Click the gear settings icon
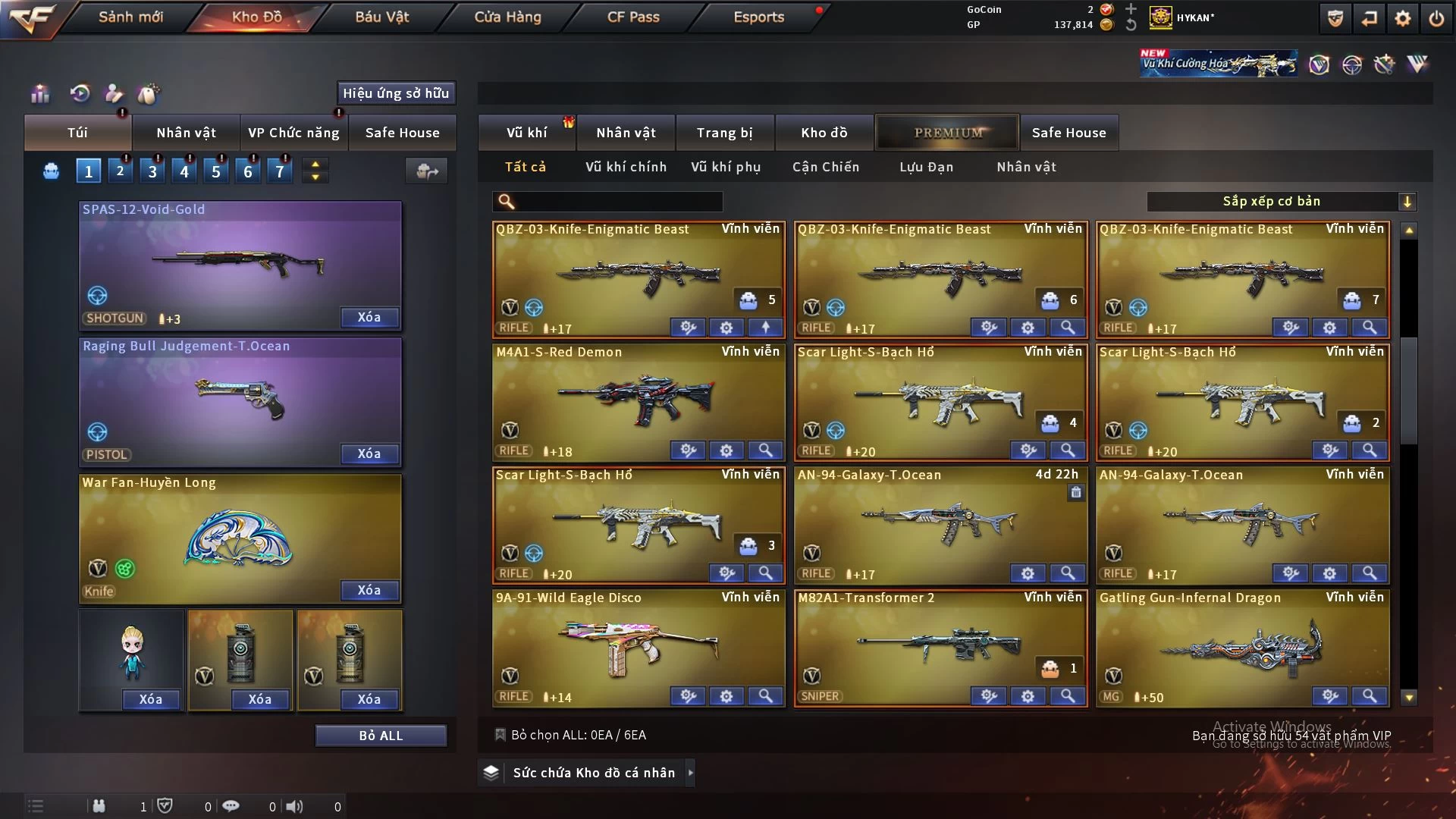 [x=1402, y=18]
